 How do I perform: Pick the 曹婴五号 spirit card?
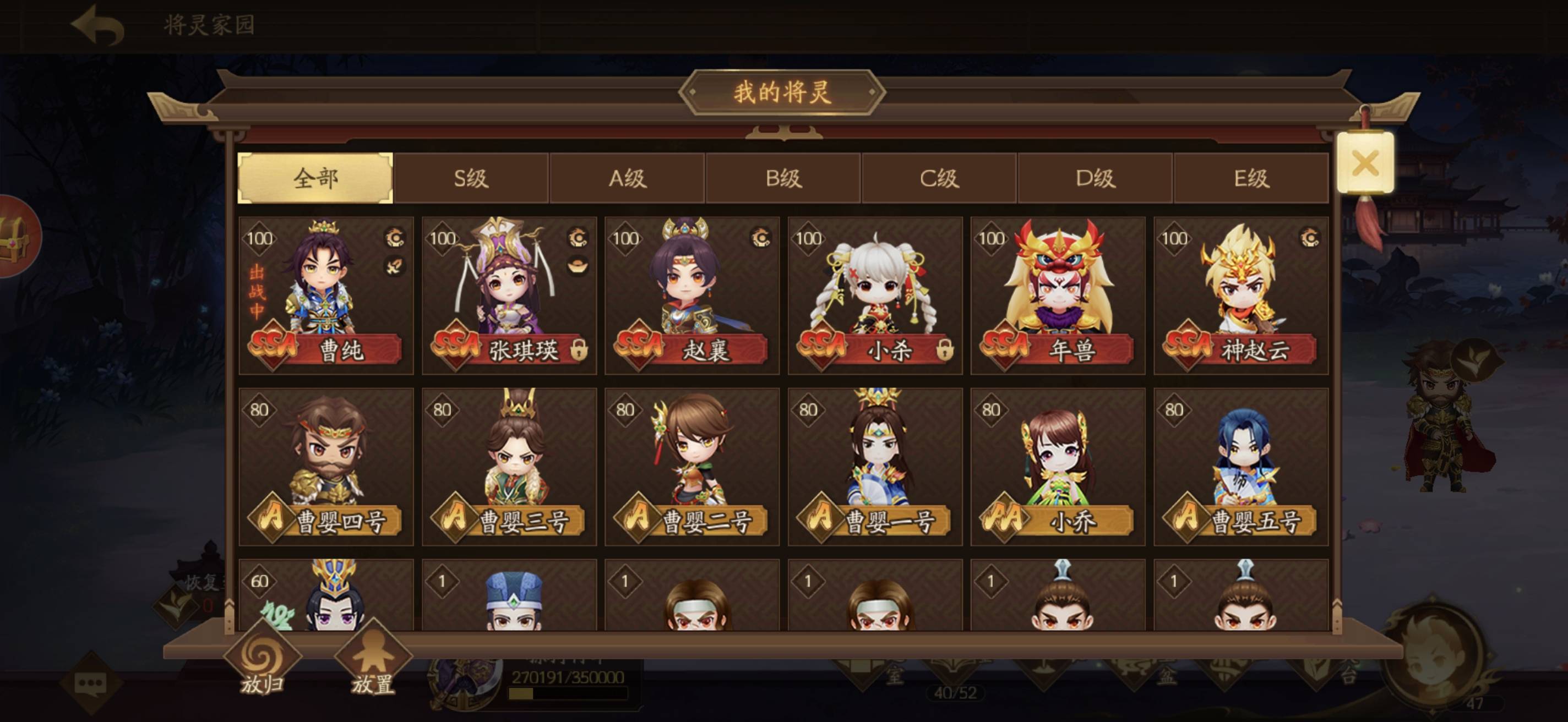point(1240,467)
